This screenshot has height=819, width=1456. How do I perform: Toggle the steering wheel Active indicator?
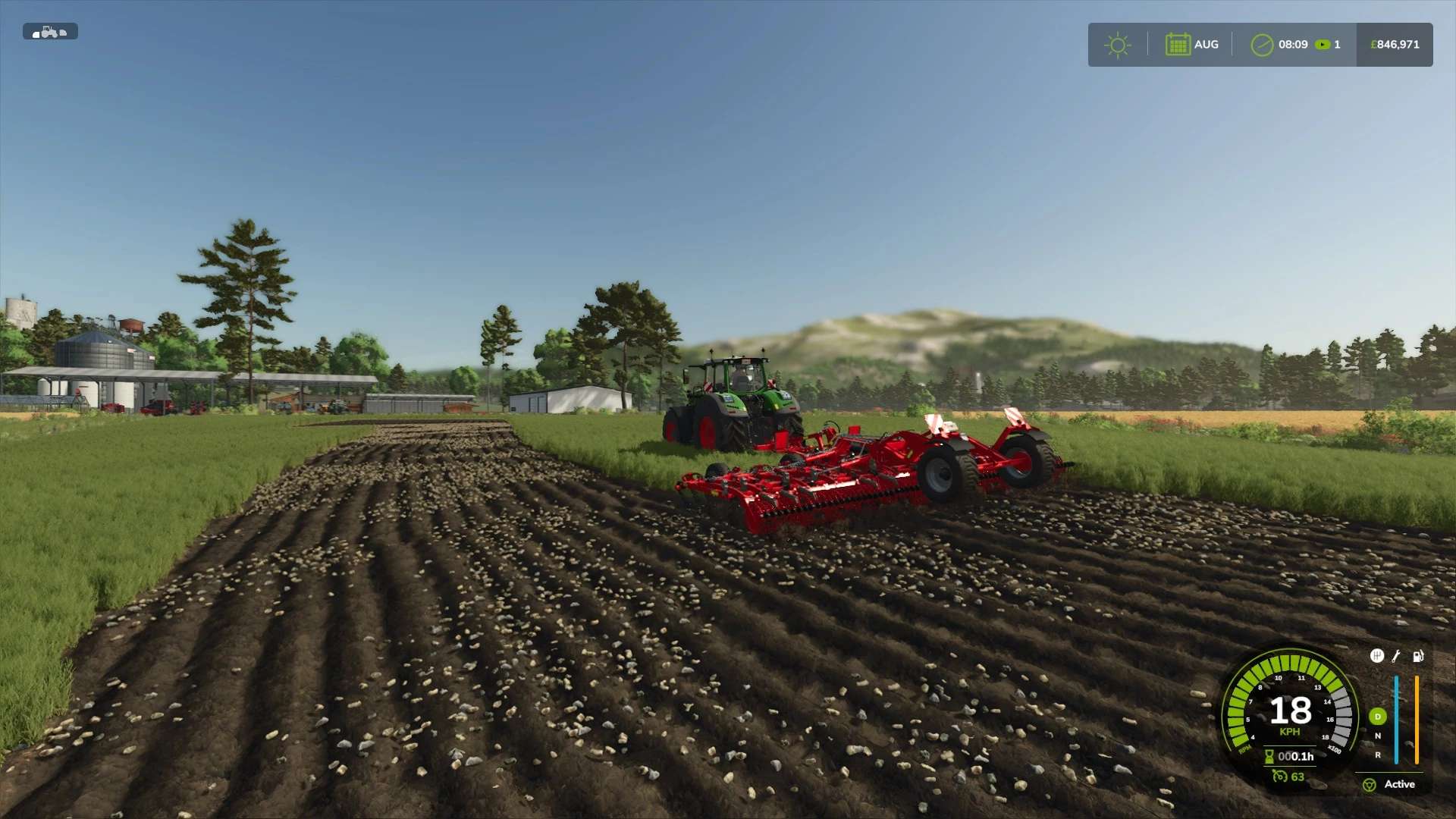point(1370,785)
